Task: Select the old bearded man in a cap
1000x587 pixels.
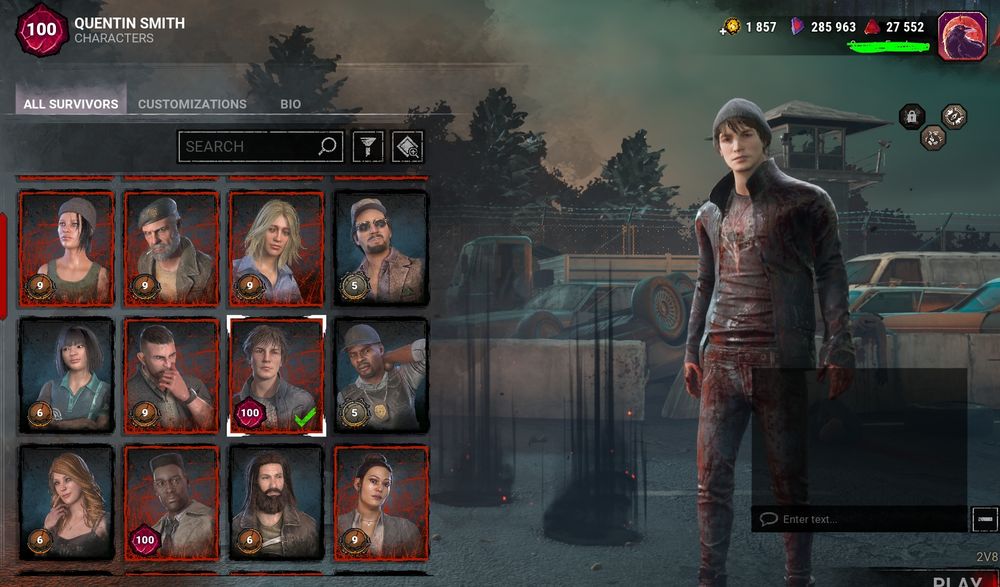Action: tap(171, 248)
